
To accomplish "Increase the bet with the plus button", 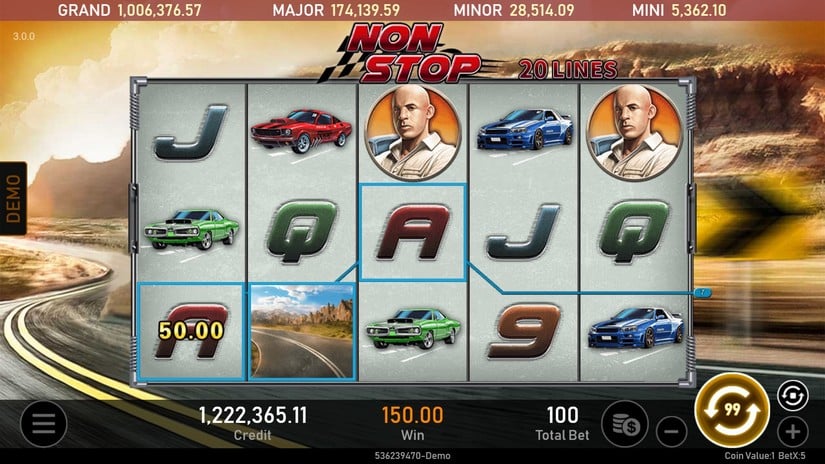I will (792, 432).
